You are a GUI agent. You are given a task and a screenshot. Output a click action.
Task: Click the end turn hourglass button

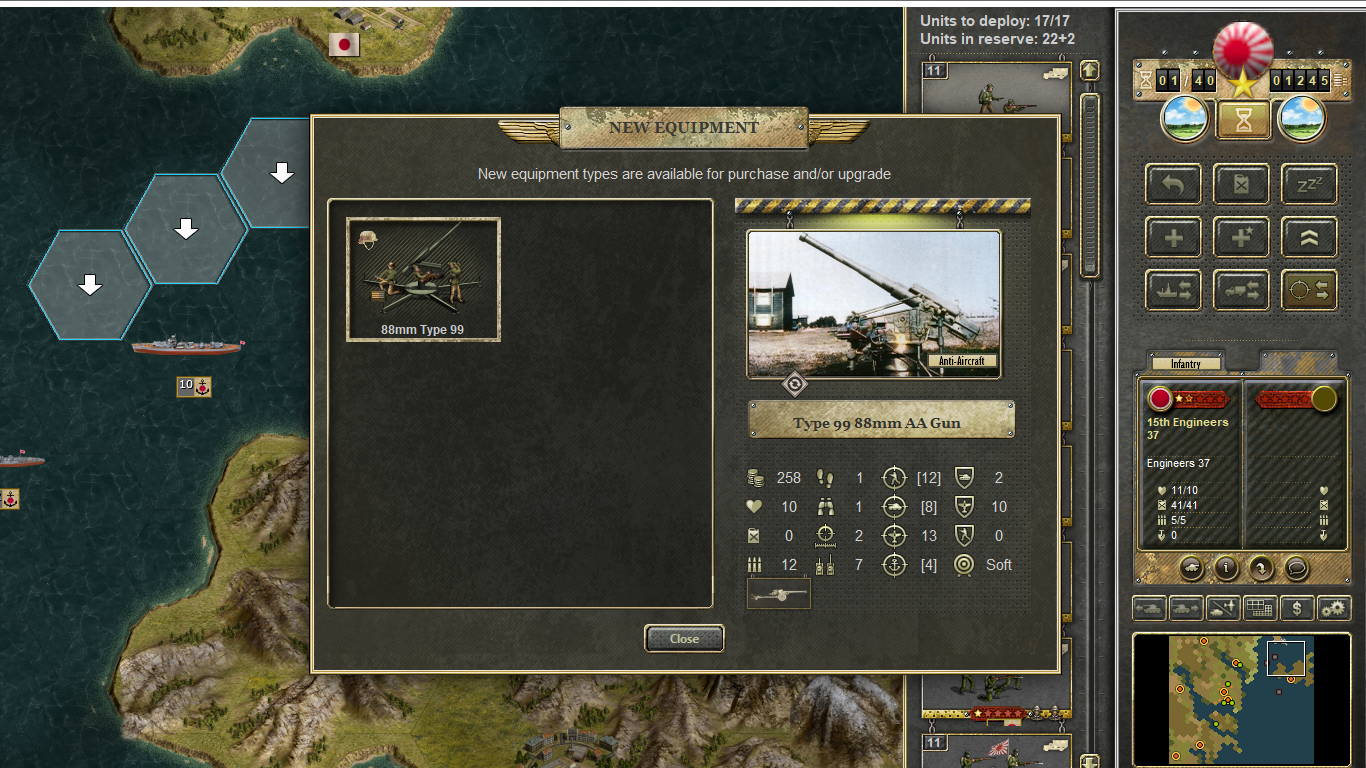click(1243, 120)
